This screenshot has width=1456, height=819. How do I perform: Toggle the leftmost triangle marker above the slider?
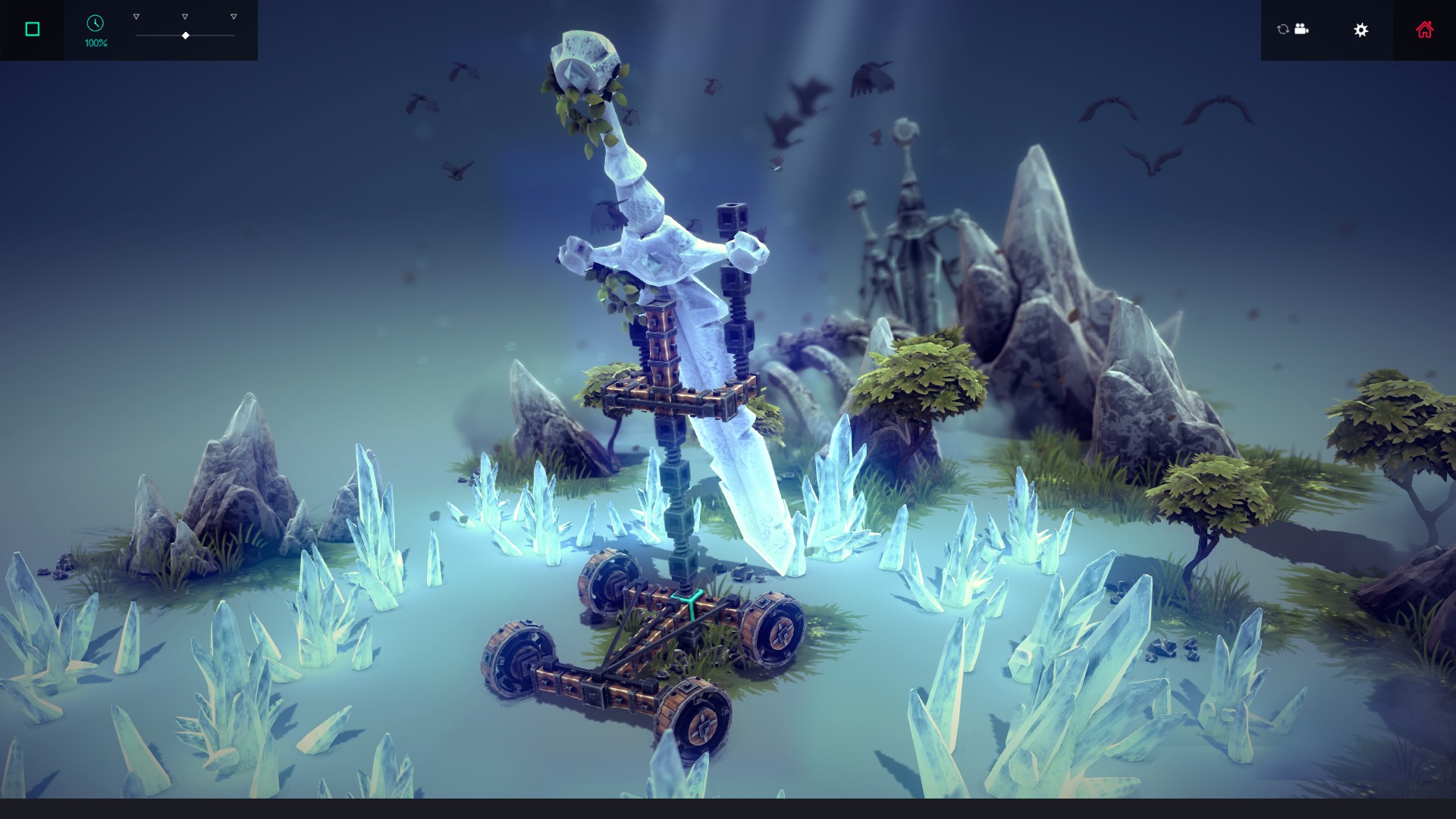point(136,14)
